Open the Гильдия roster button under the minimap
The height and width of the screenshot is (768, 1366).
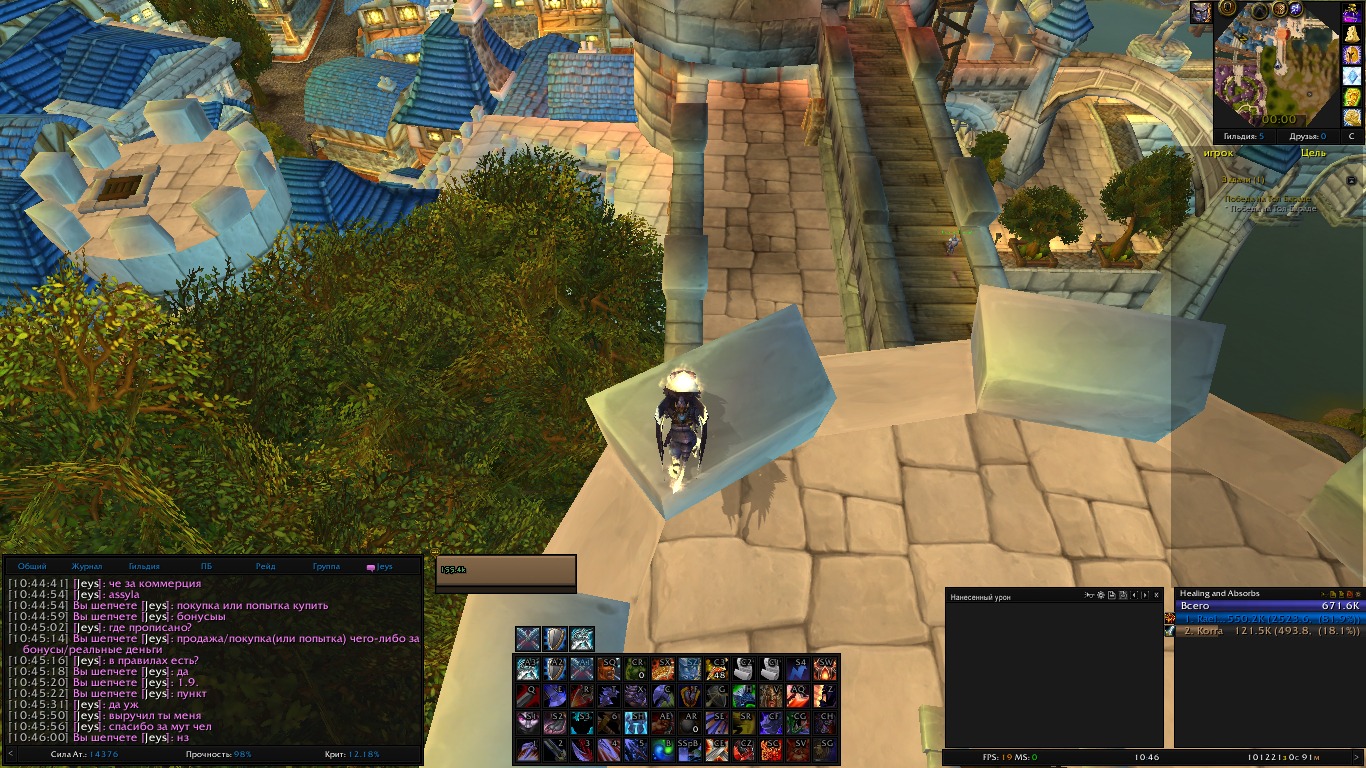[x=1243, y=136]
